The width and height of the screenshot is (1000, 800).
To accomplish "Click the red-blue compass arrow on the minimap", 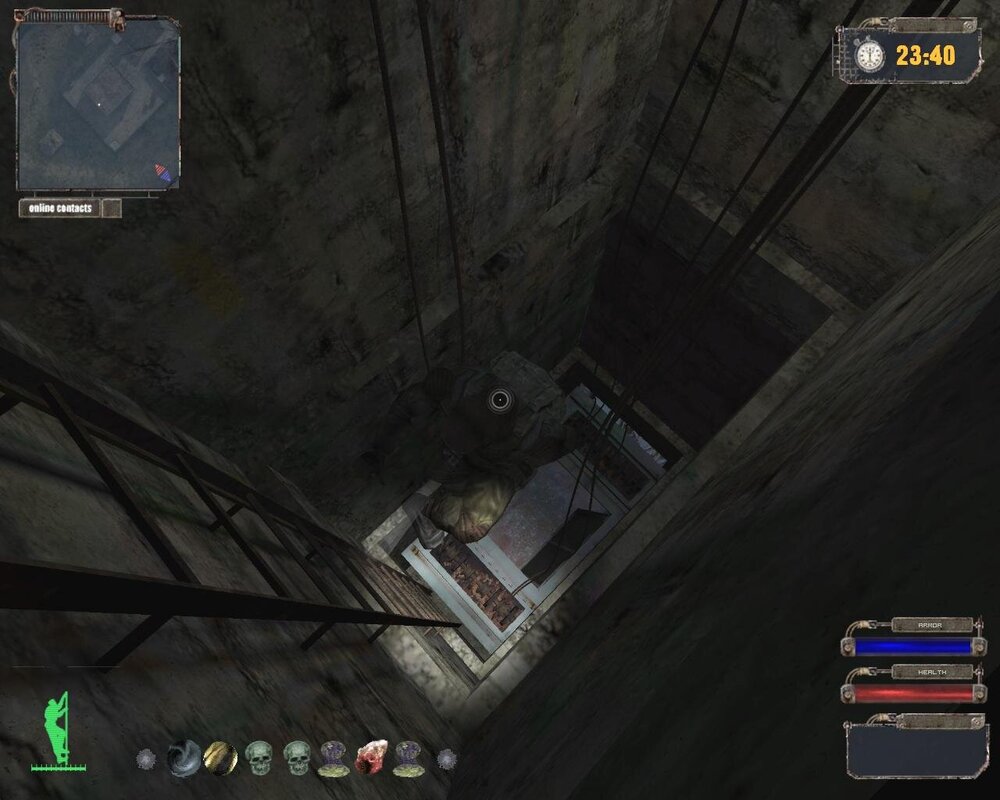I will [x=162, y=174].
